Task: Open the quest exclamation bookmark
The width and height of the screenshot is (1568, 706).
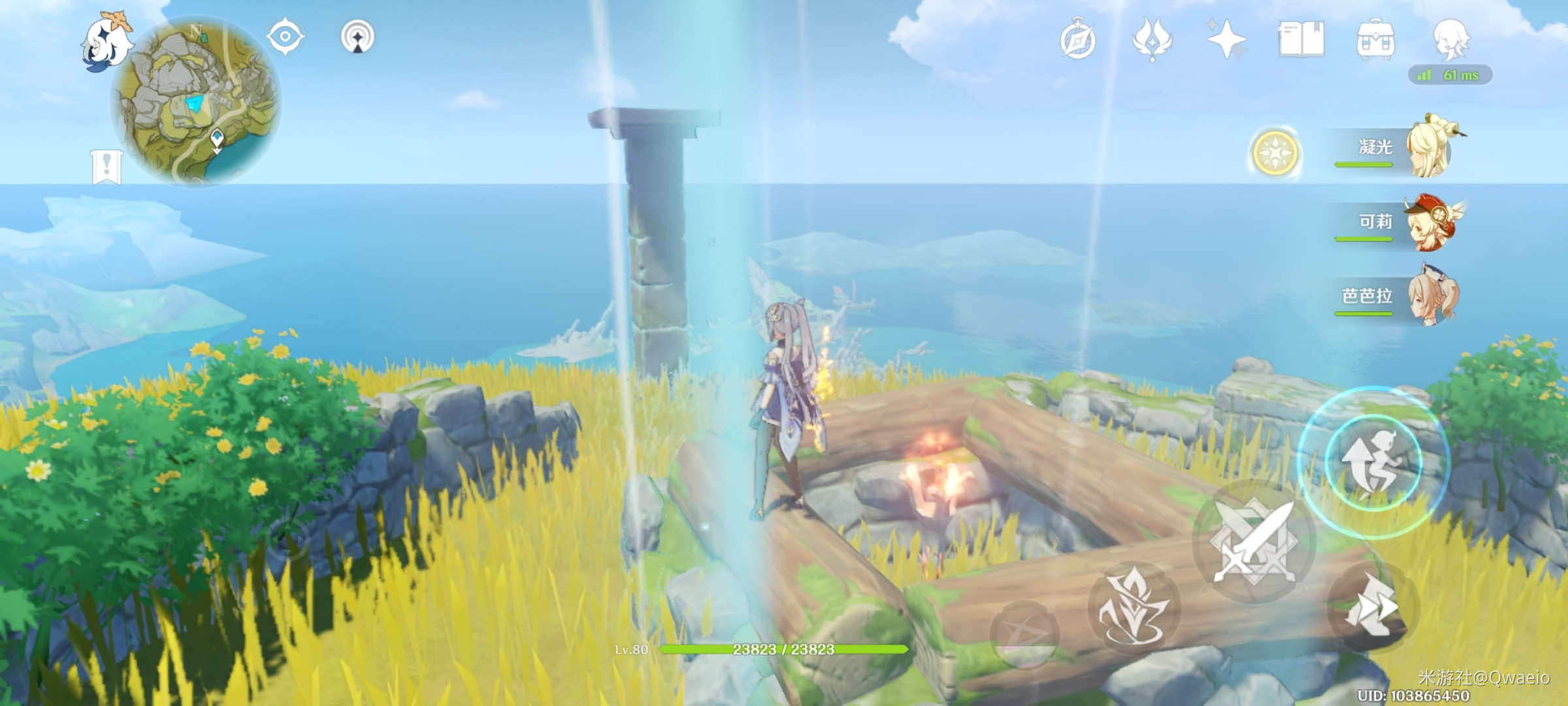Action: [106, 167]
